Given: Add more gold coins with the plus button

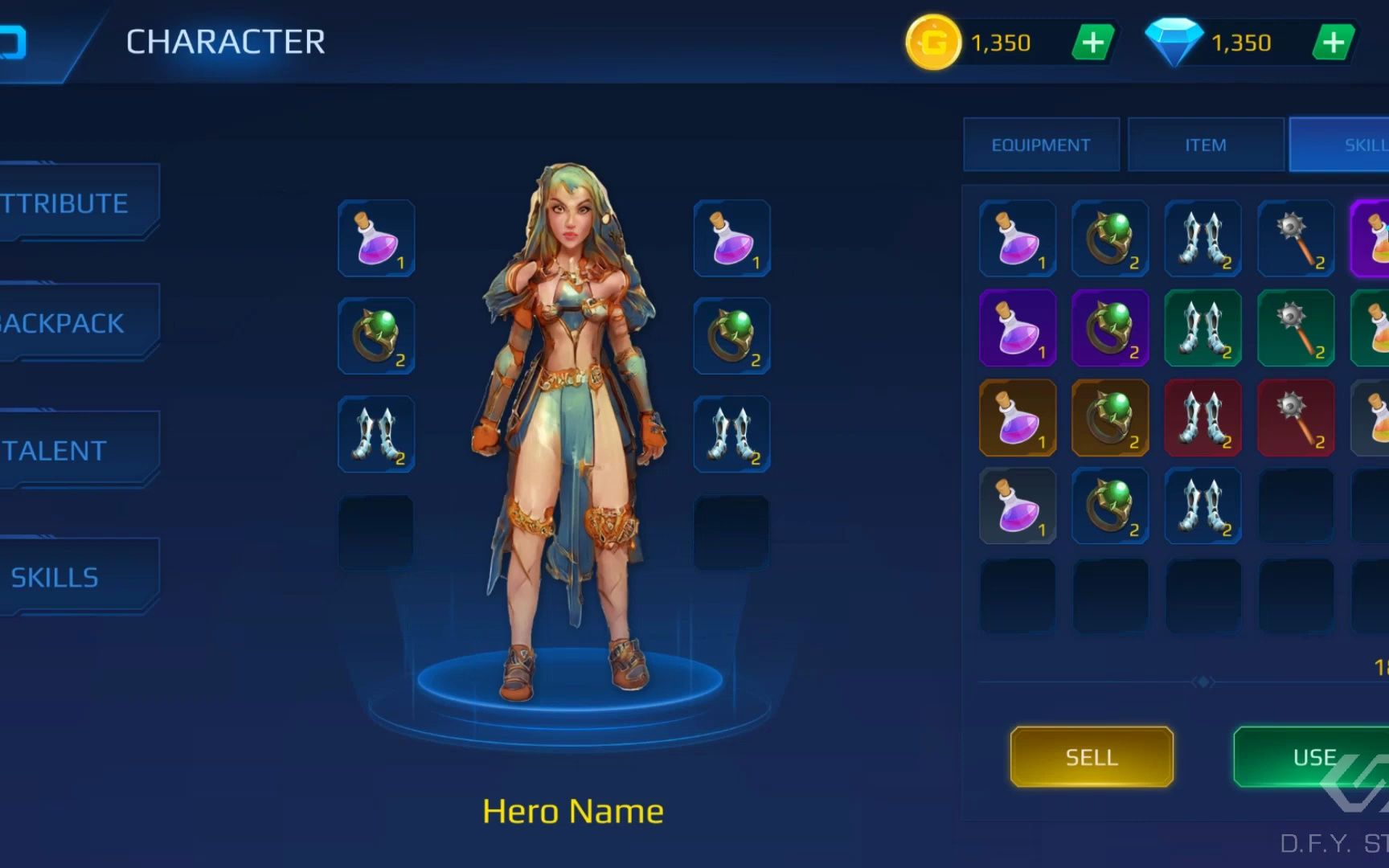Looking at the screenshot, I should click(x=1092, y=43).
